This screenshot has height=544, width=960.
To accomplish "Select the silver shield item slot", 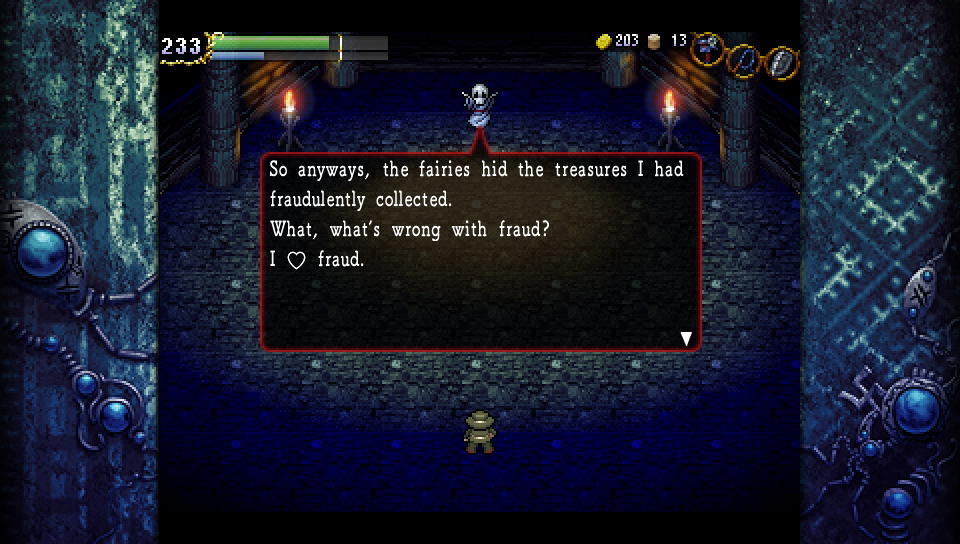I will (x=780, y=62).
